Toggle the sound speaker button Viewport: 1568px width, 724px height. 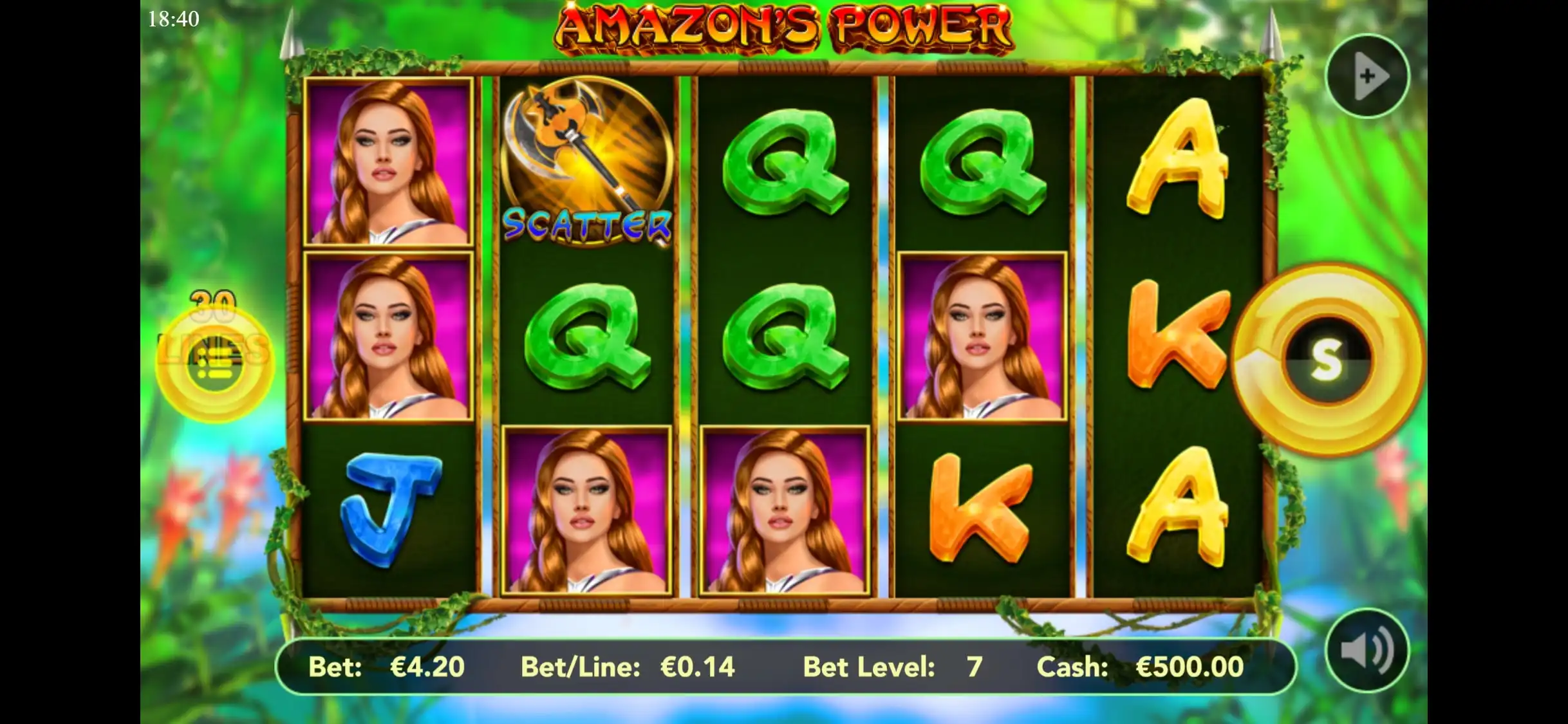1367,649
